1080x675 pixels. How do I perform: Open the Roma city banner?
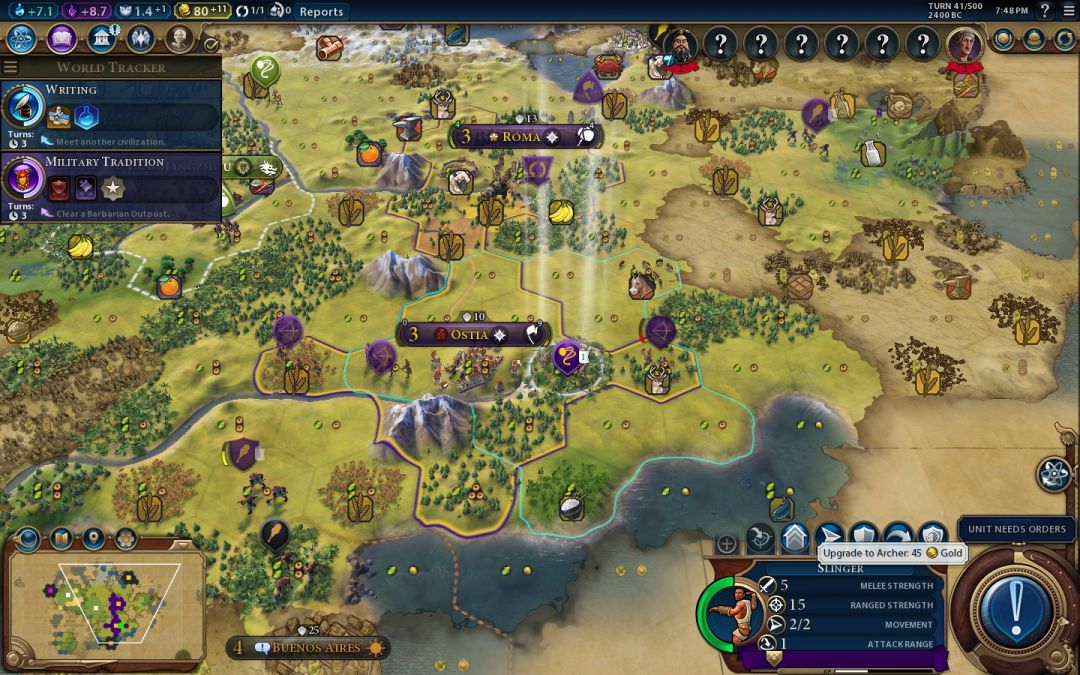tap(522, 136)
